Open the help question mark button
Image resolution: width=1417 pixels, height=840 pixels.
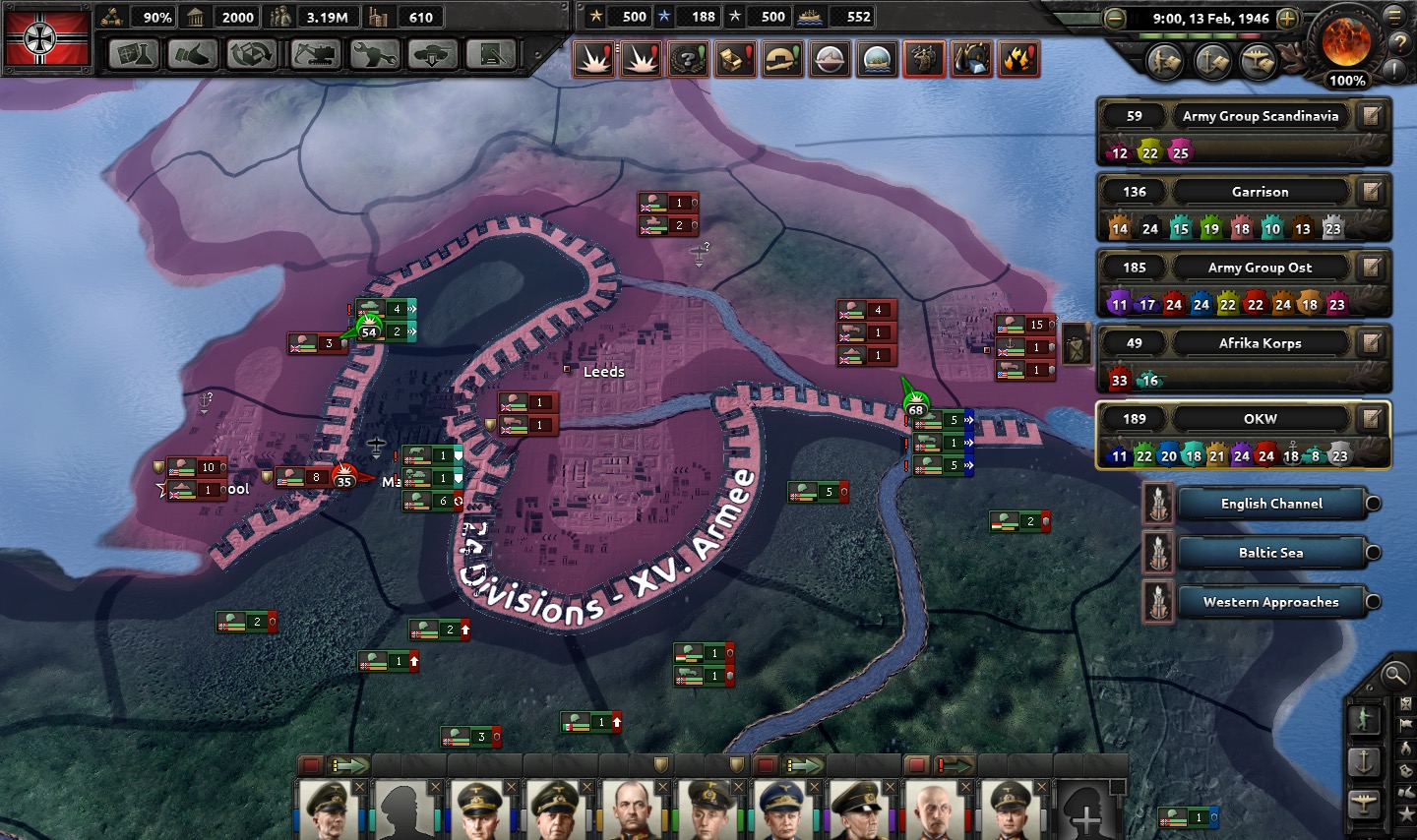(1398, 43)
